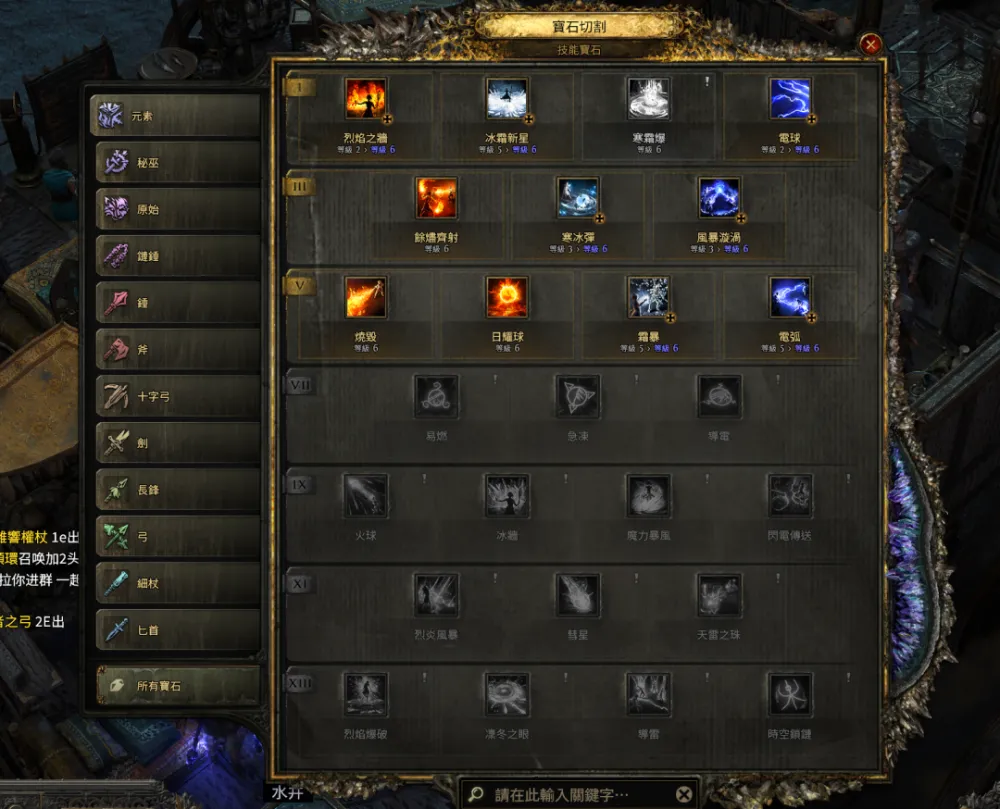Select the 燒毀 fire skill gem
Screen dimensions: 1000x809
[x=365, y=297]
